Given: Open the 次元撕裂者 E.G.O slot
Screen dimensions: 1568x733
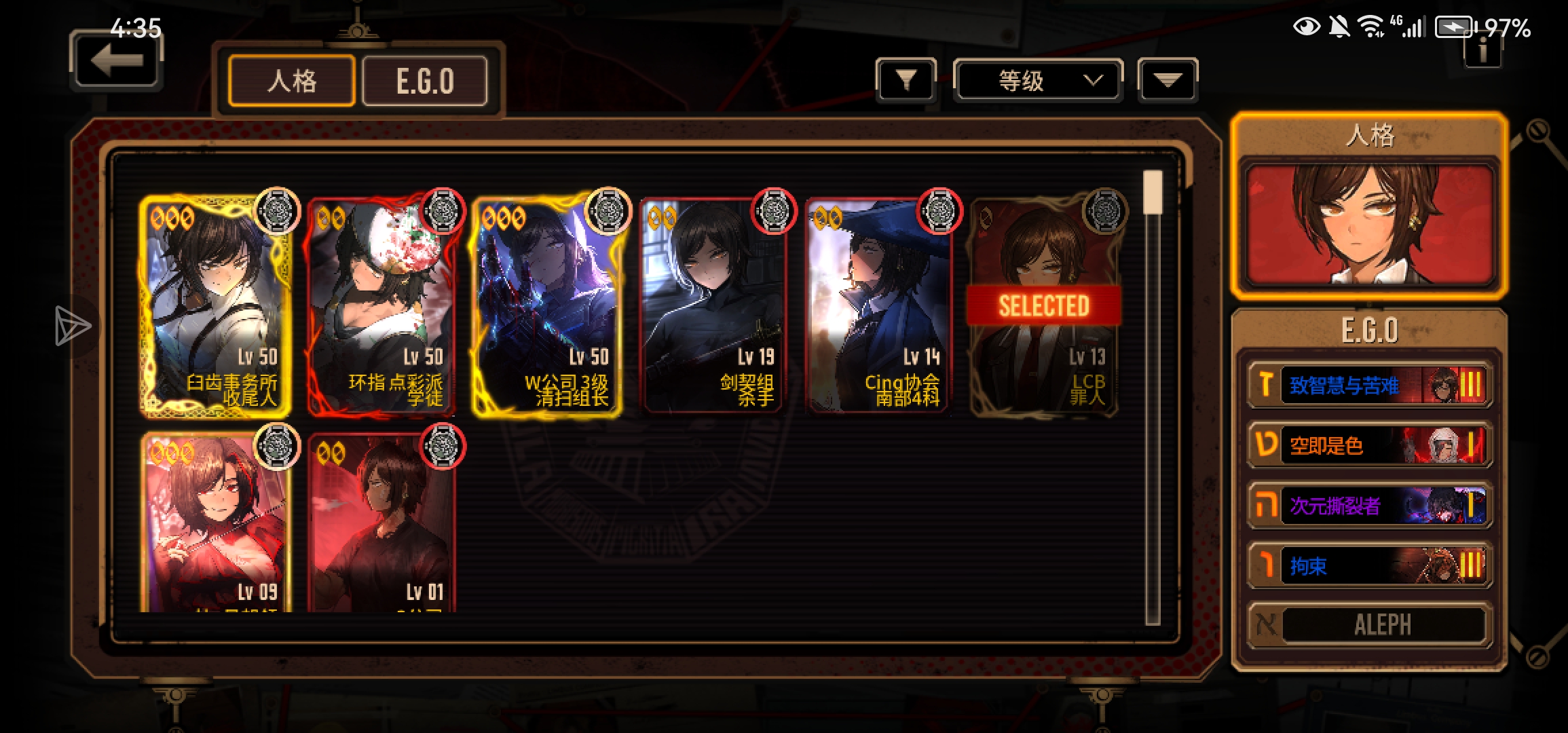Looking at the screenshot, I should 1370,506.
